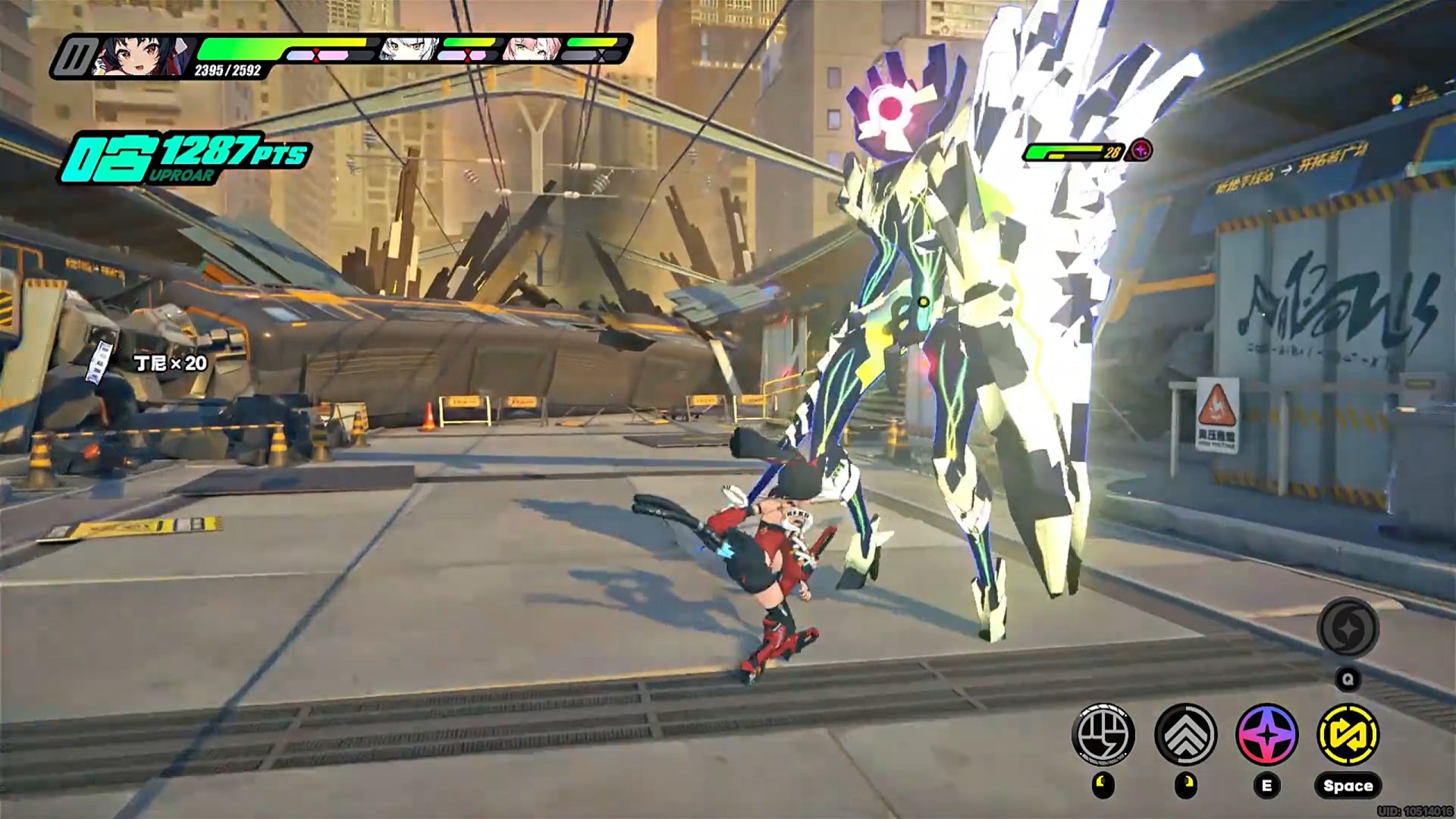Trigger the purple star special attack
The height and width of the screenshot is (819, 1456).
[1266, 734]
